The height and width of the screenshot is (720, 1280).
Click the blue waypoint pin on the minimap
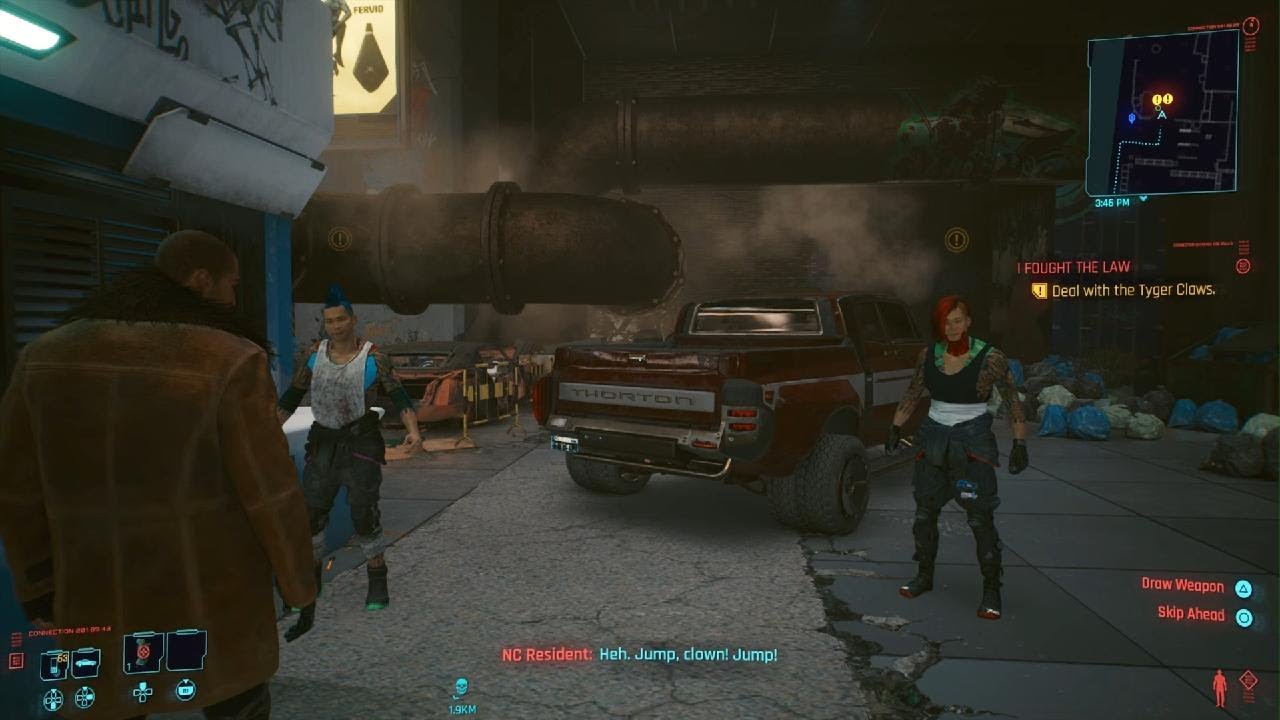(1132, 119)
